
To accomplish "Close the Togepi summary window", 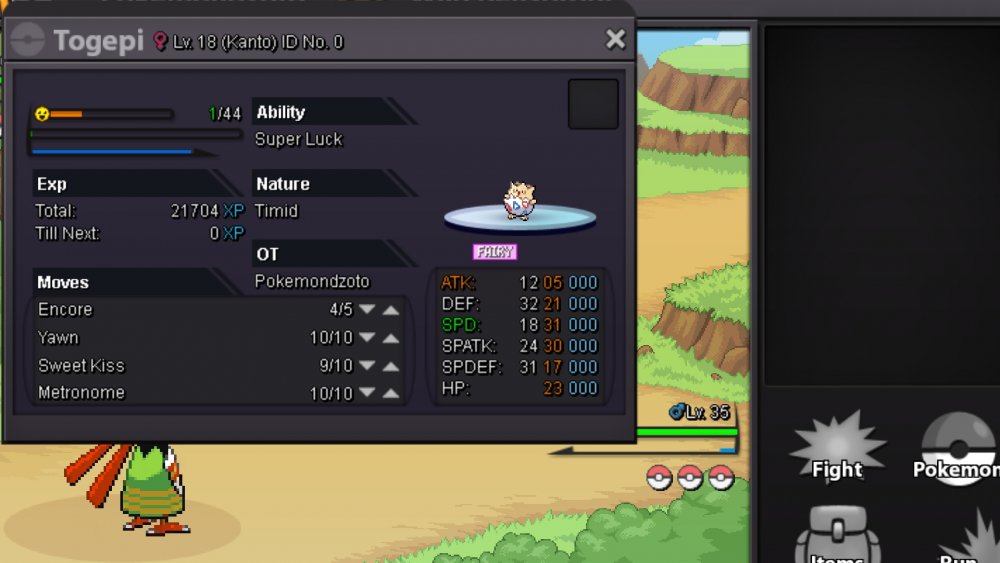I will [615, 39].
